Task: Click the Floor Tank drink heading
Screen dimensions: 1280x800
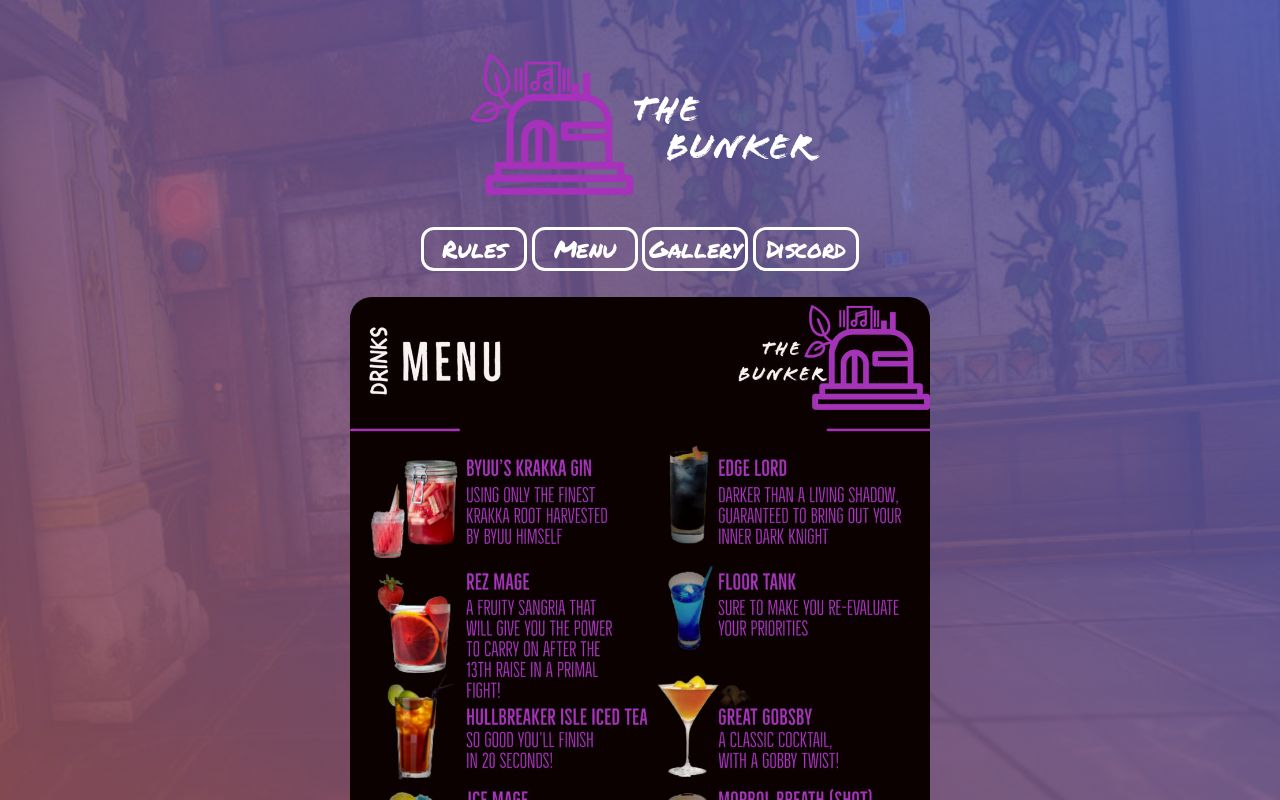Action: [x=757, y=582]
